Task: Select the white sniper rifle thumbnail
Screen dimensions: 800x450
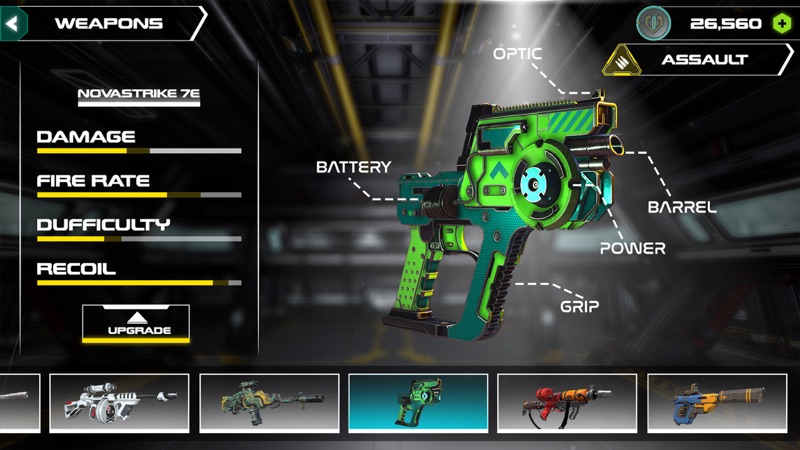Action: pyautogui.click(x=119, y=403)
